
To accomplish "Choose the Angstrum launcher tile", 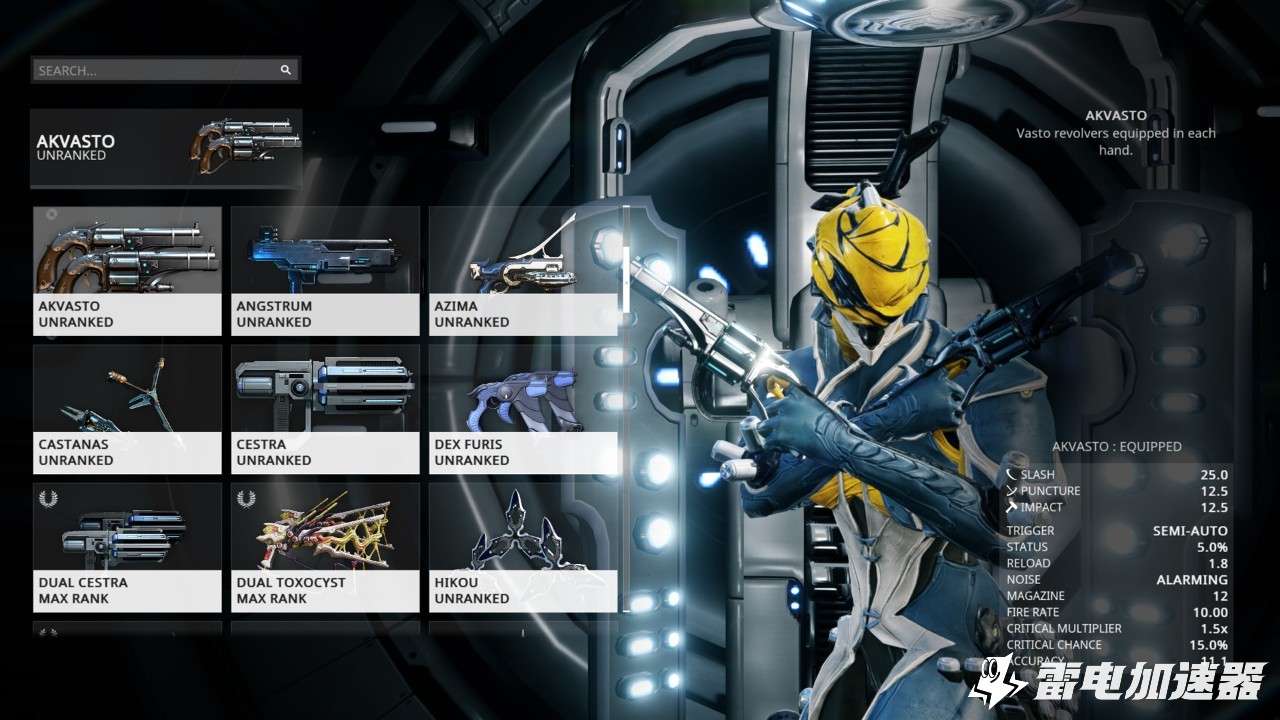I will click(325, 271).
